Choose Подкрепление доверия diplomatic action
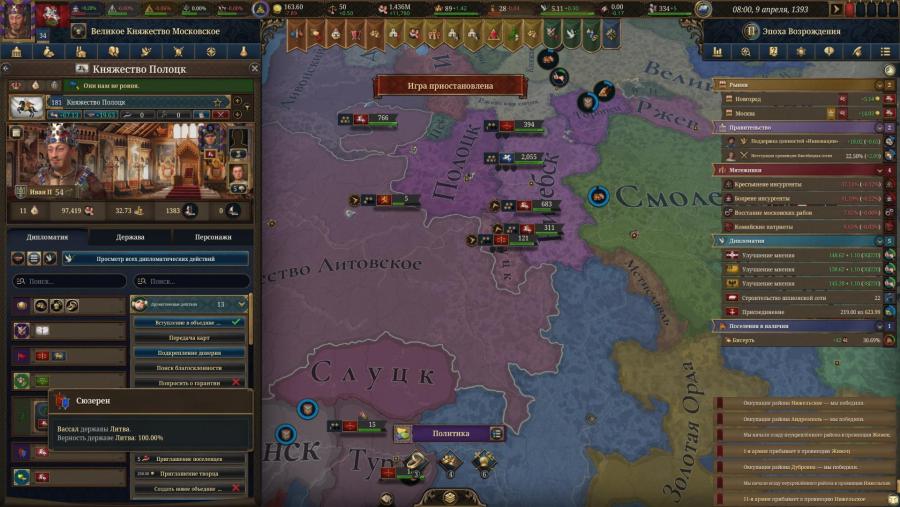This screenshot has height=507, width=900. [188, 352]
